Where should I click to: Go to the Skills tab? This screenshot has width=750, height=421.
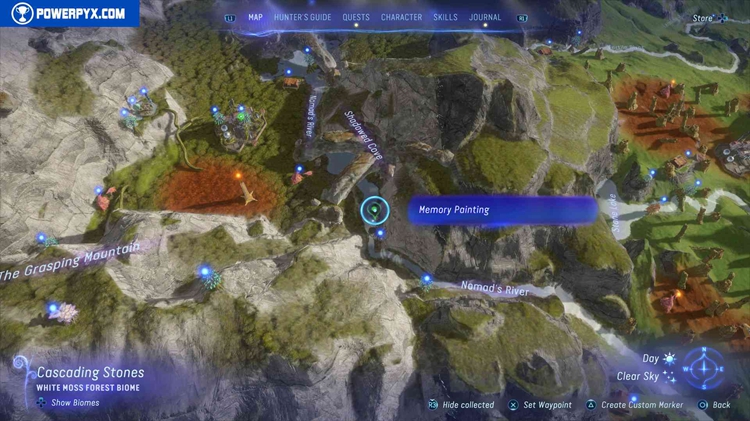(x=444, y=17)
